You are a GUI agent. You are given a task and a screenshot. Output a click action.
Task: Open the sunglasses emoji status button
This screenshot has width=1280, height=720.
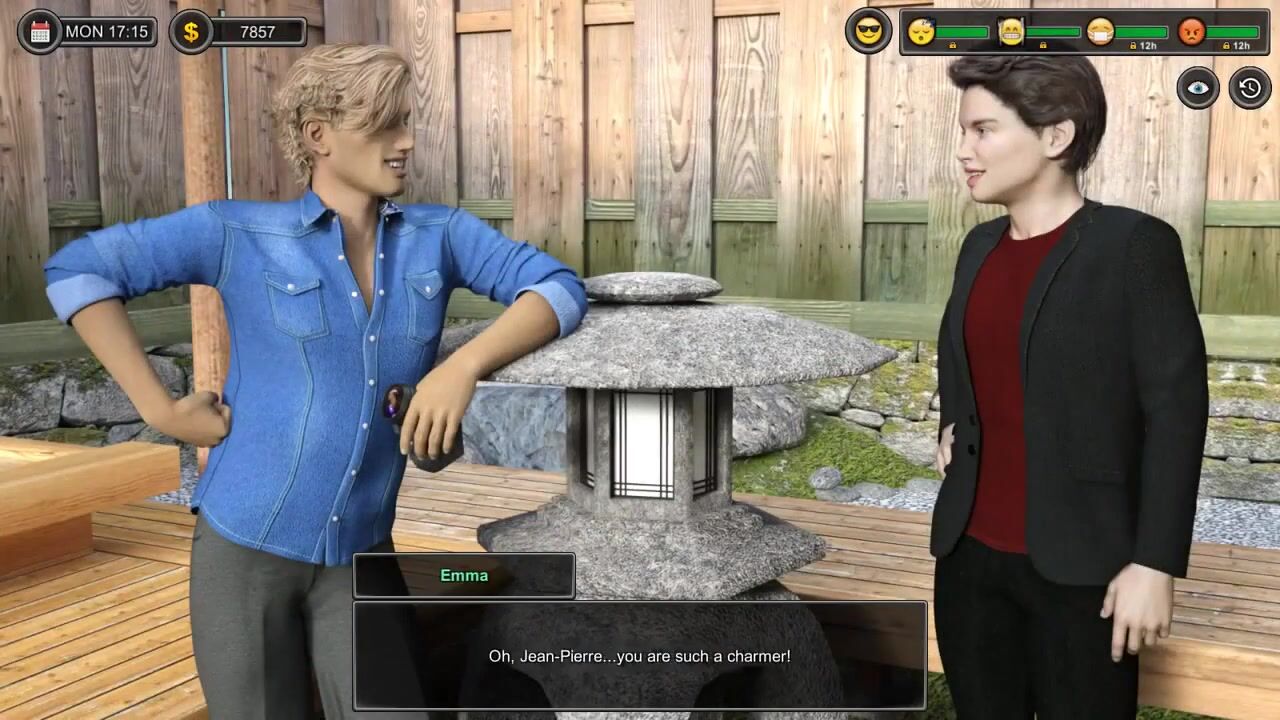pyautogui.click(x=868, y=32)
